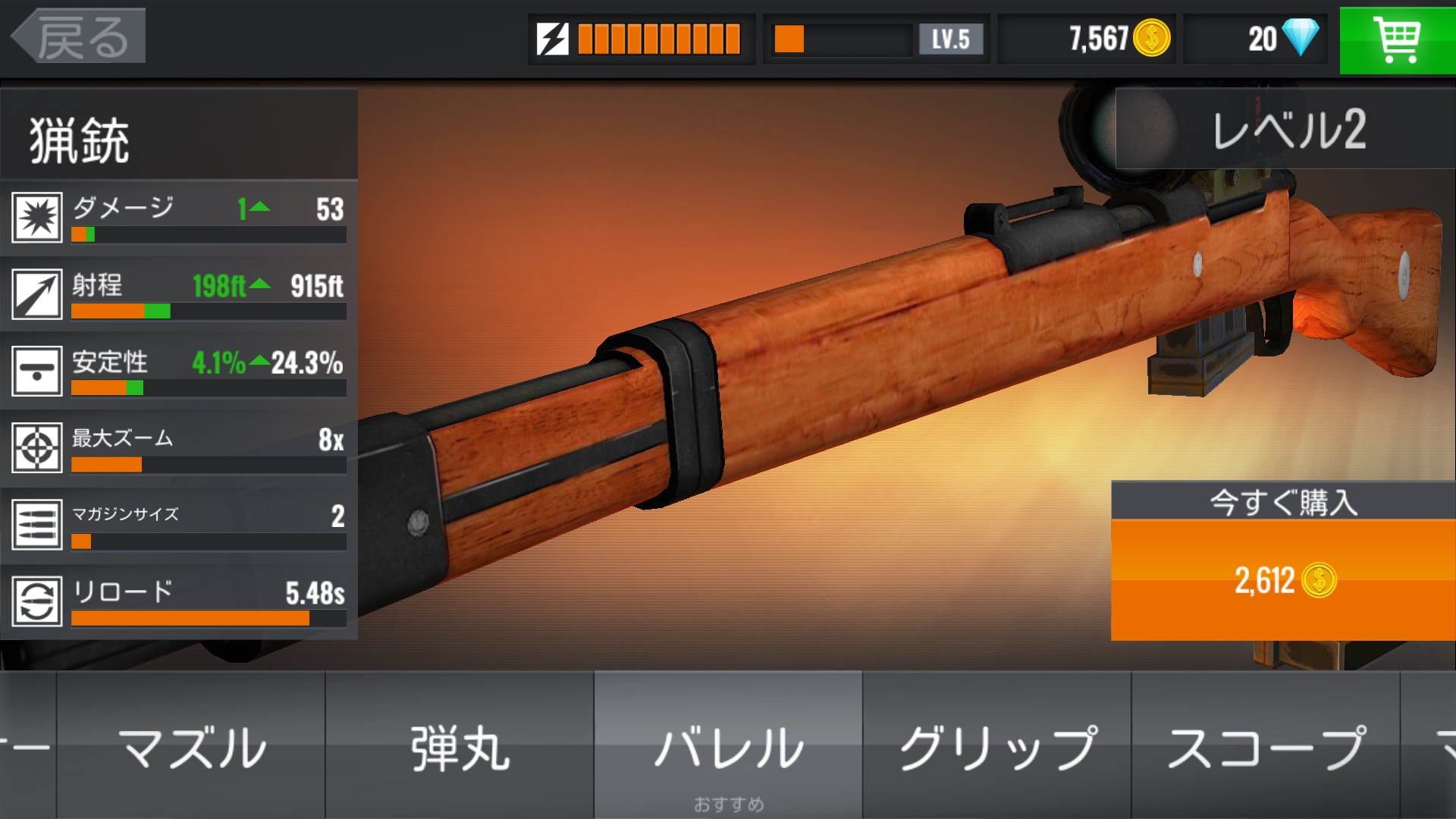Select the 弾丸 upgrade tab
1456x819 pixels.
460,746
